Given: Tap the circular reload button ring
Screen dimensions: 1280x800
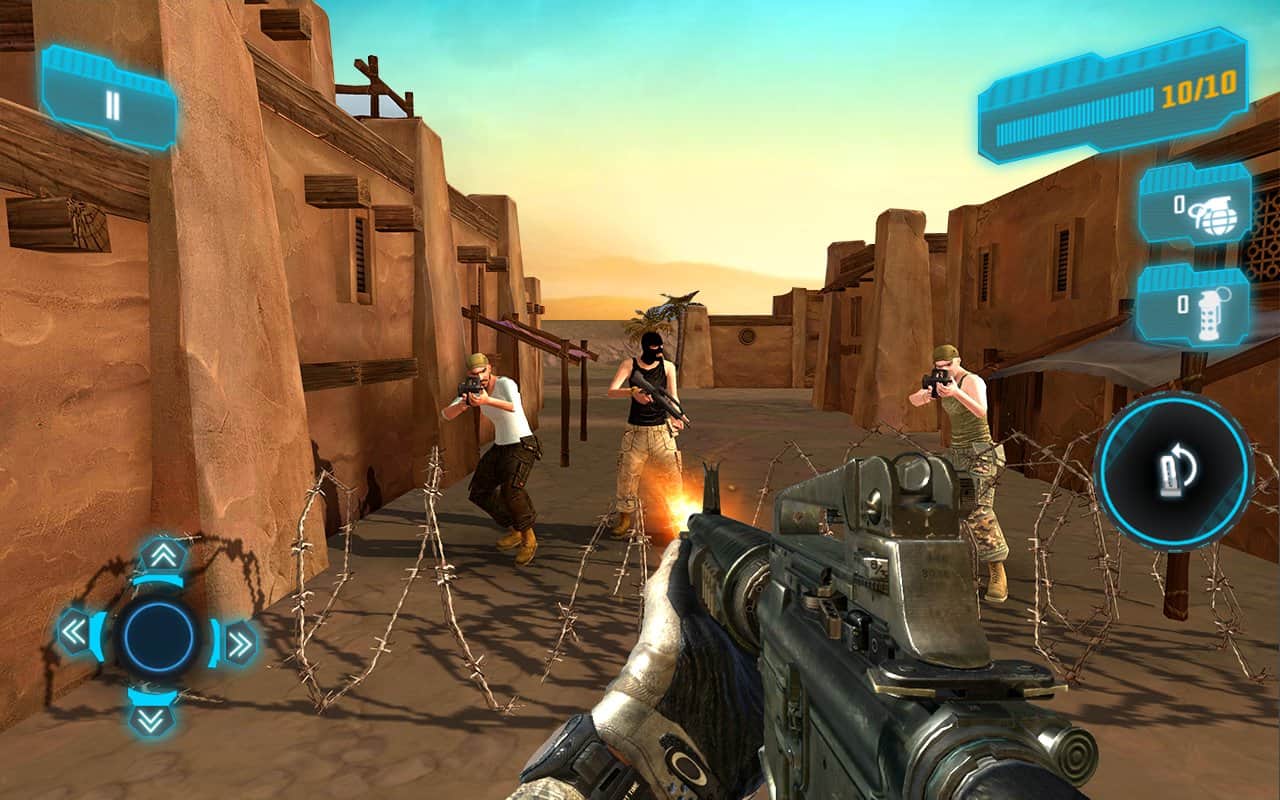Looking at the screenshot, I should click(1175, 478).
